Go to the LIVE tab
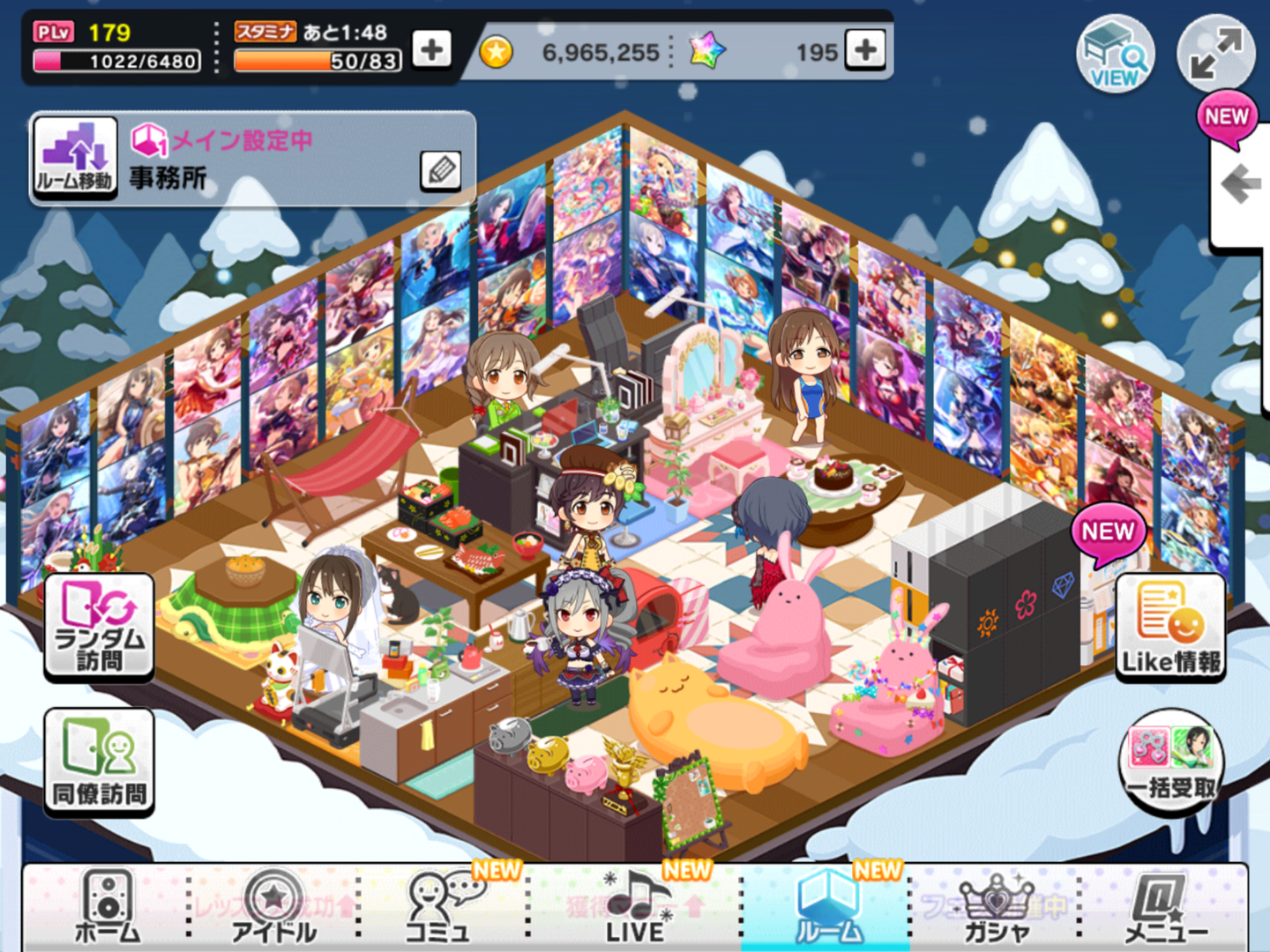1270x952 pixels. pos(636,906)
